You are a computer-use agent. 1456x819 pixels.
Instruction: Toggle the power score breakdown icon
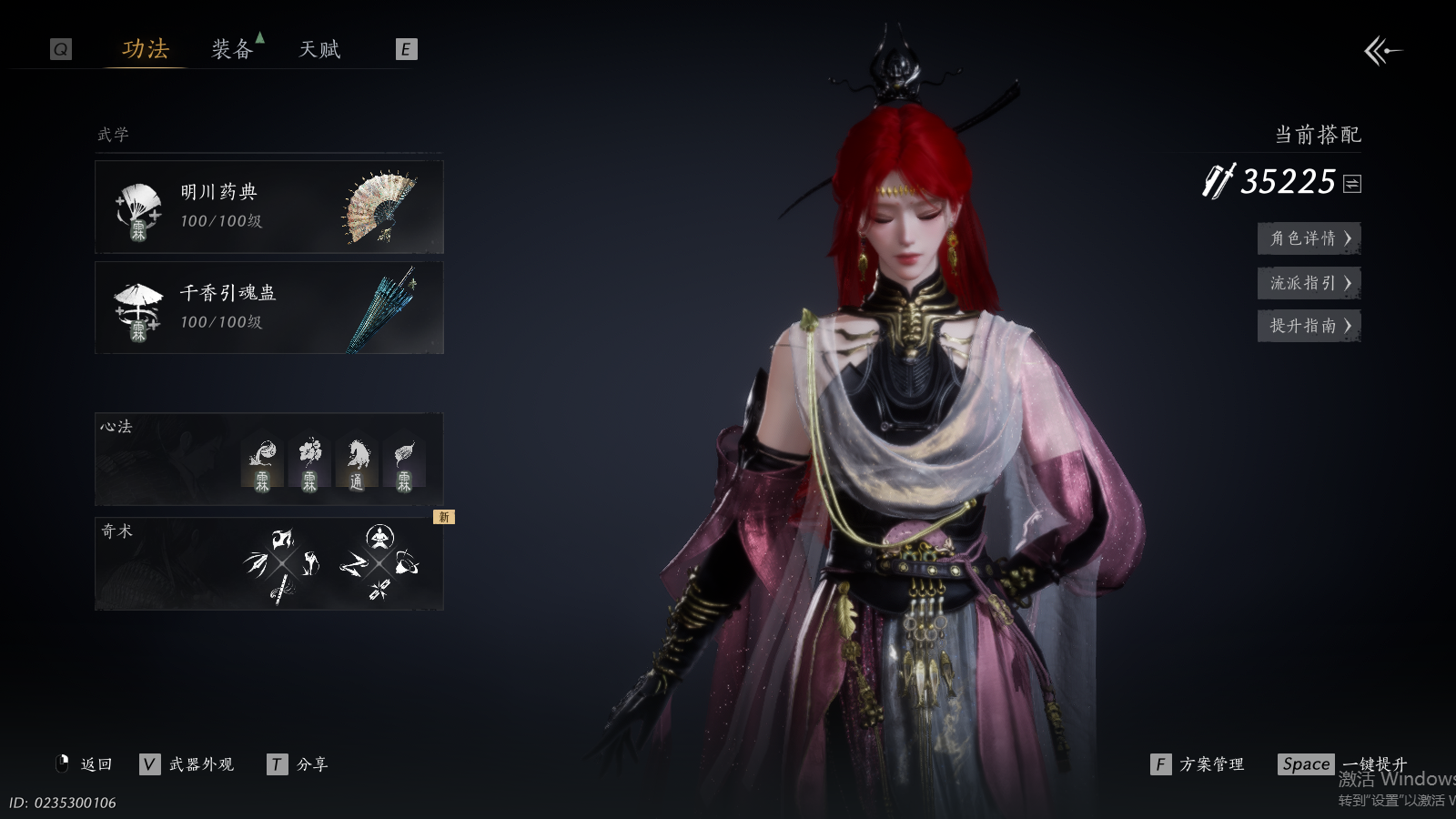pyautogui.click(x=1352, y=184)
